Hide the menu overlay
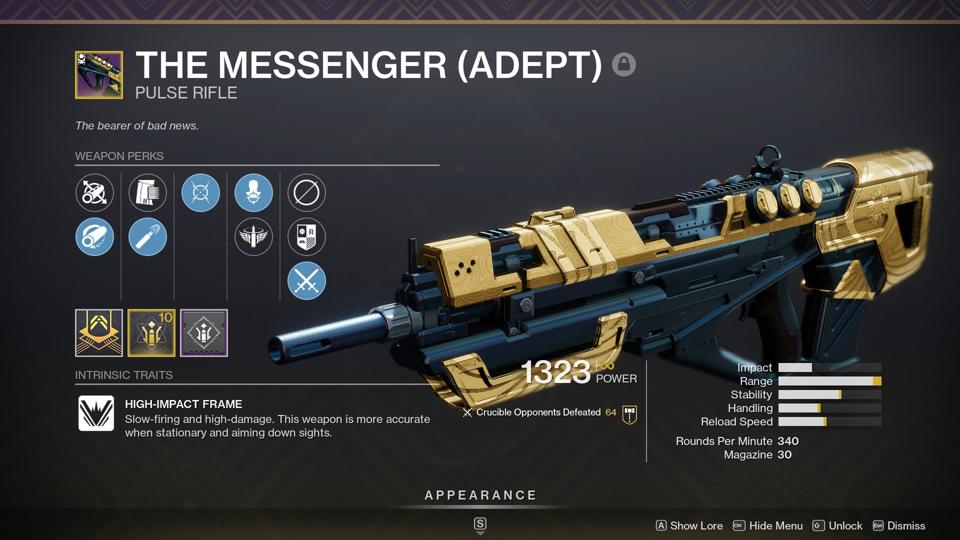The width and height of the screenshot is (960, 540). 768,526
